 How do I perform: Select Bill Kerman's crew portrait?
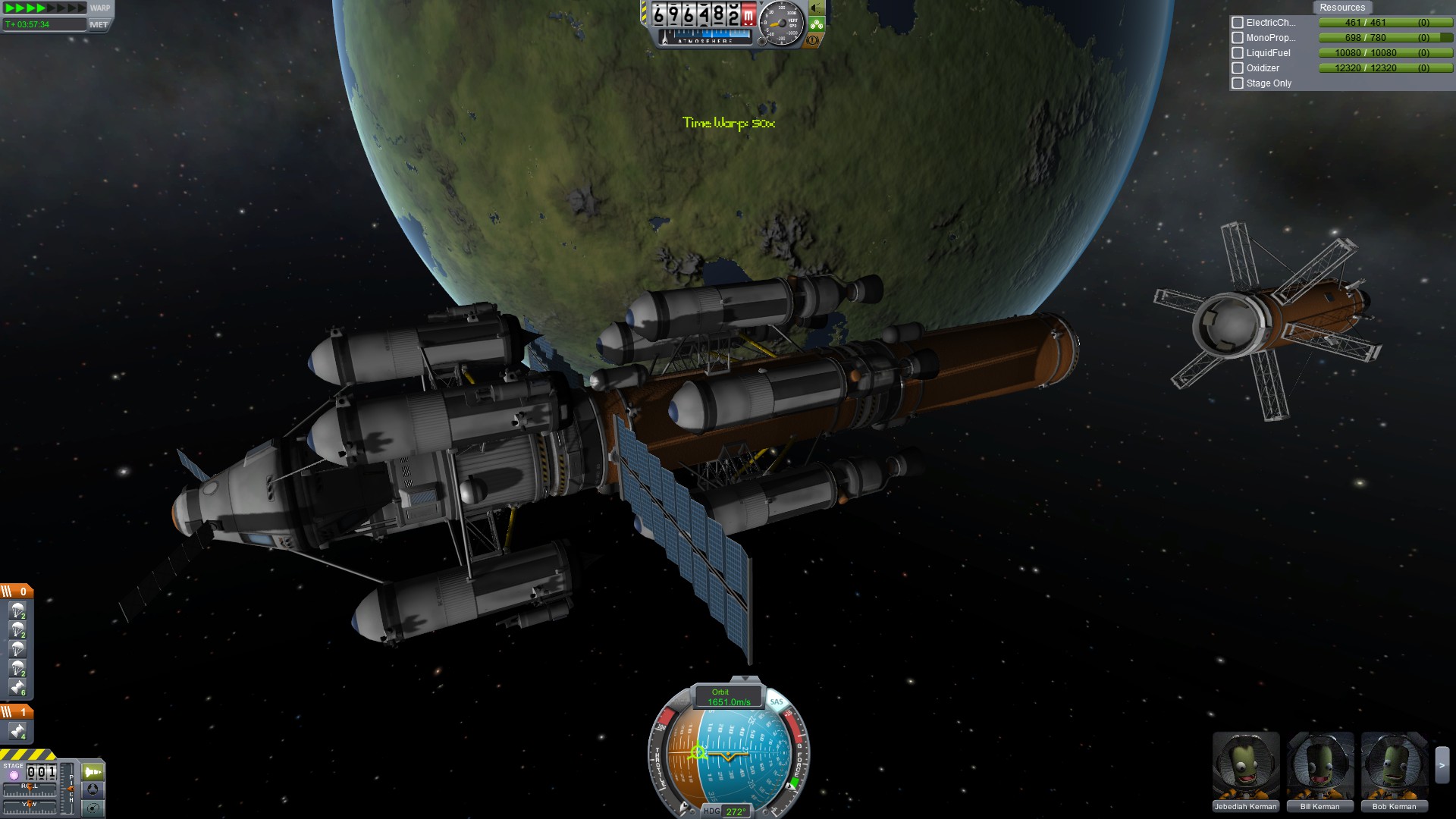[x=1319, y=766]
